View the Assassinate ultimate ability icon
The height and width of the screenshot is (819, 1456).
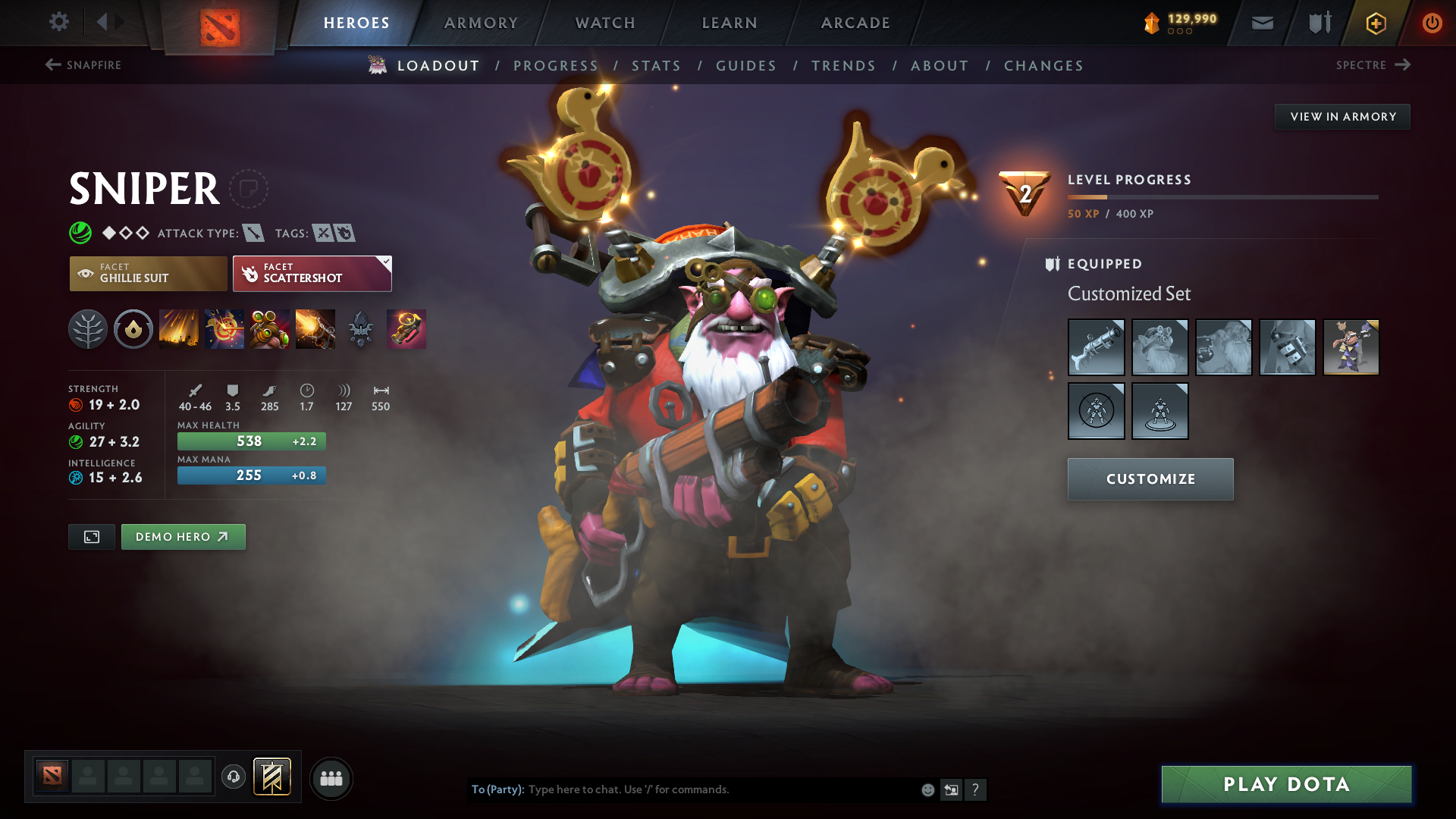pyautogui.click(x=315, y=329)
